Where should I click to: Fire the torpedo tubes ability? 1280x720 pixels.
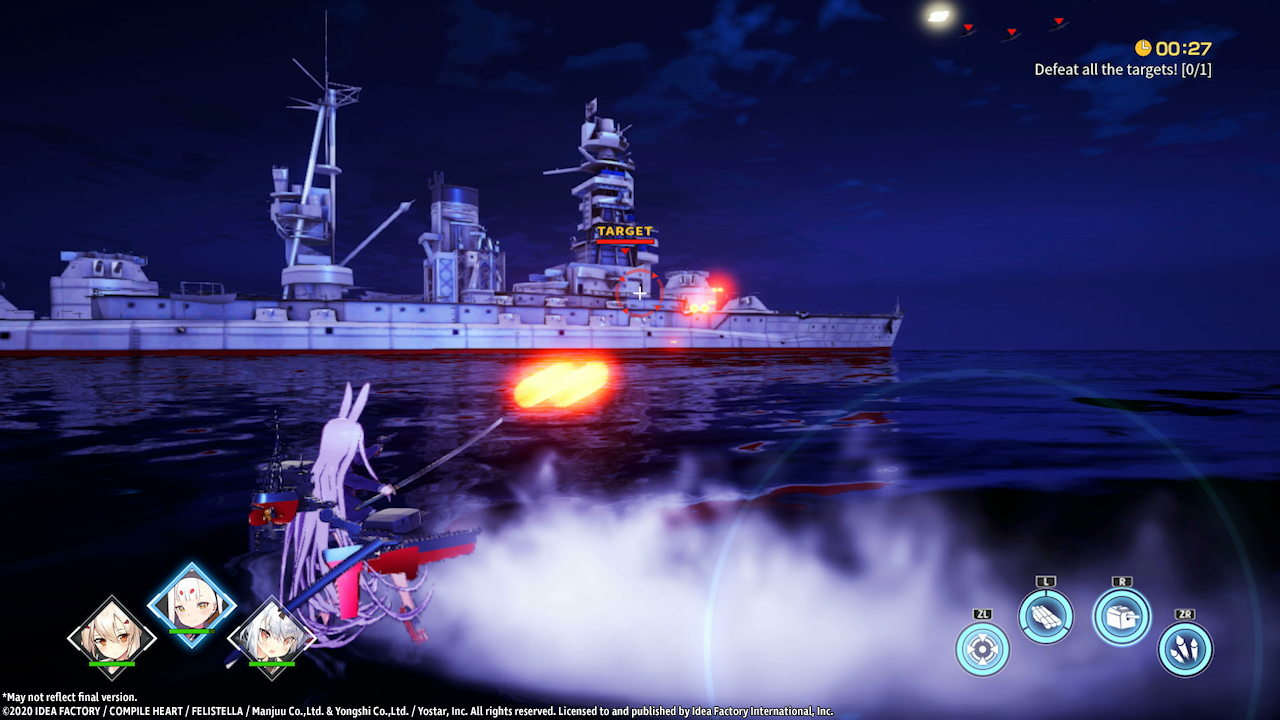(x=1046, y=616)
